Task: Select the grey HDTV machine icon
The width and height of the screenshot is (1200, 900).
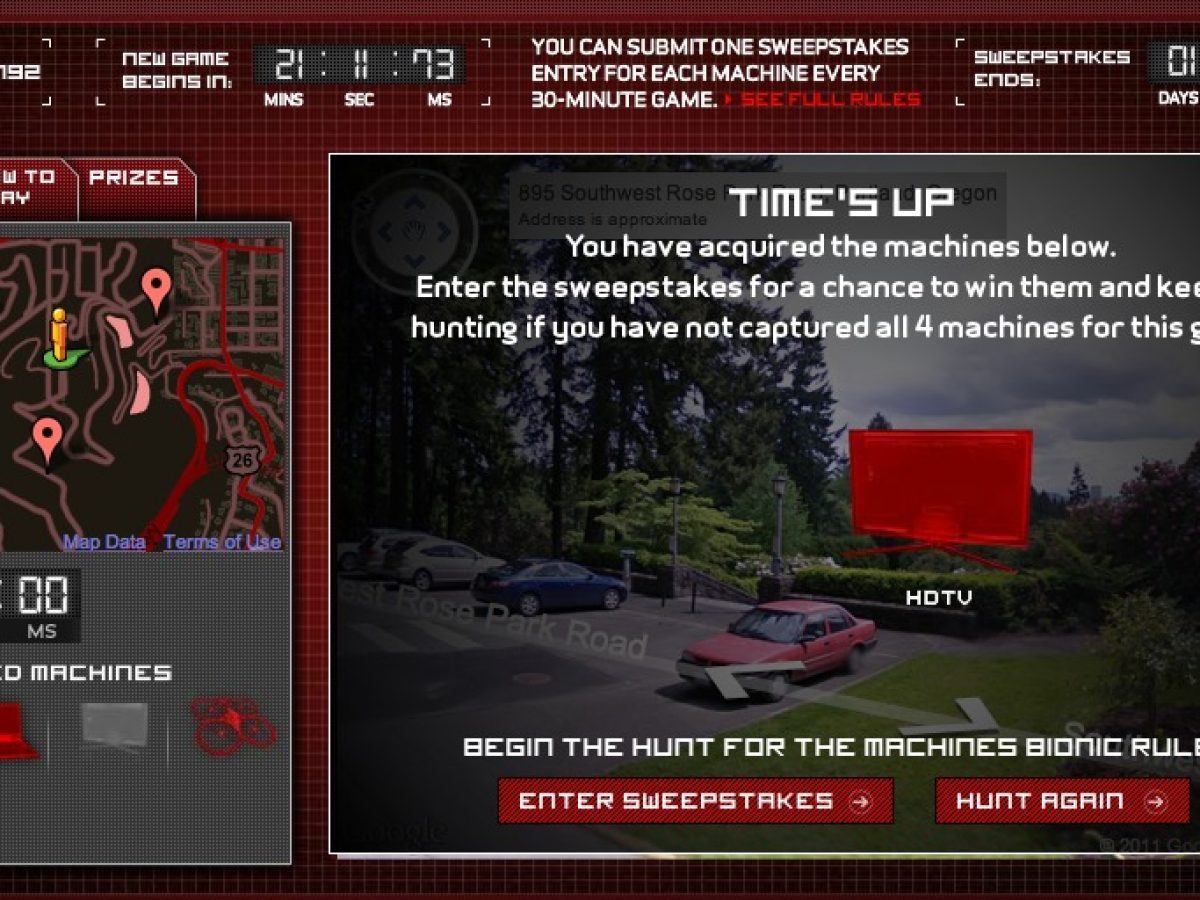Action: [x=115, y=726]
